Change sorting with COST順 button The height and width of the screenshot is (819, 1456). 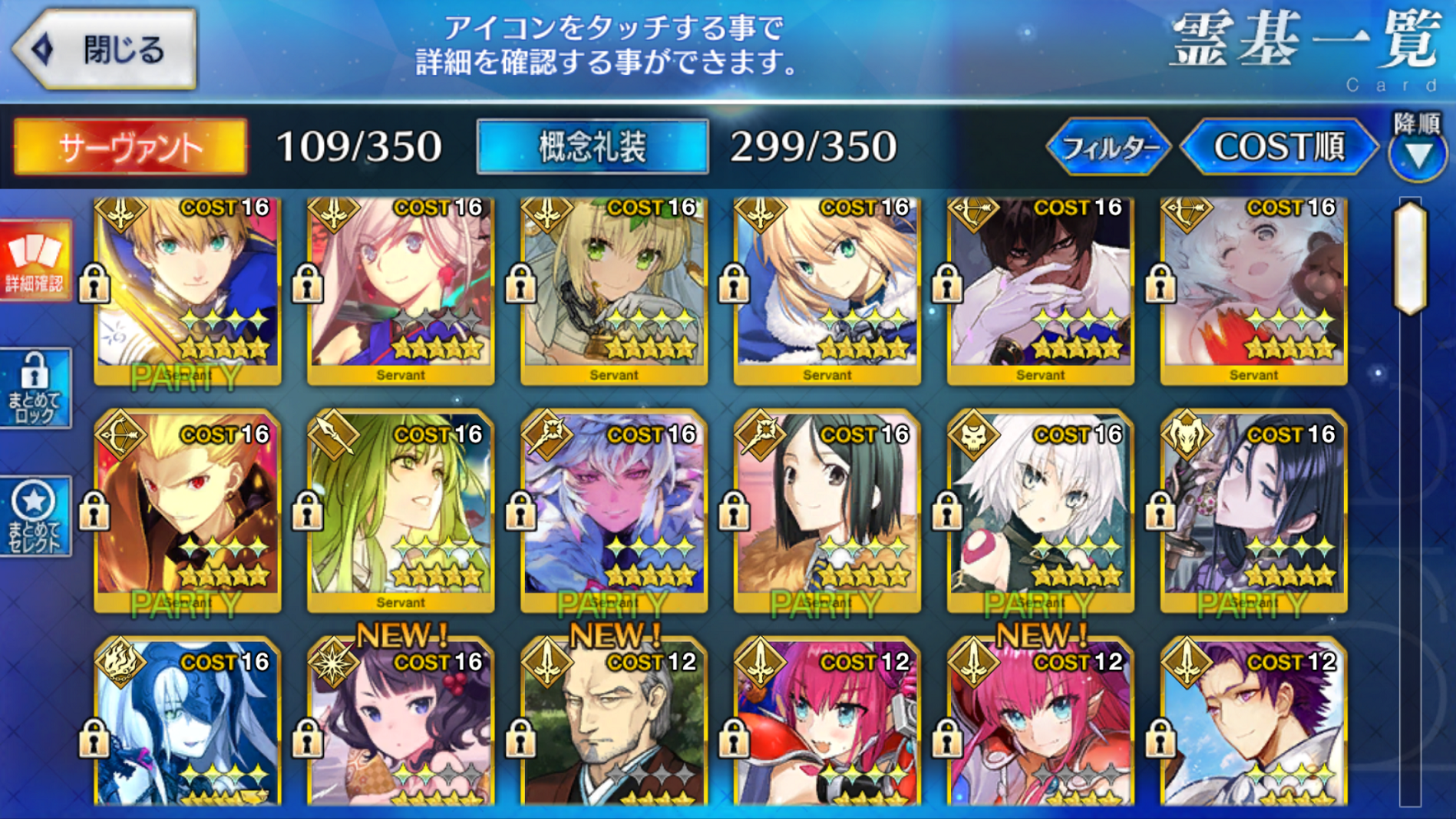click(x=1279, y=147)
